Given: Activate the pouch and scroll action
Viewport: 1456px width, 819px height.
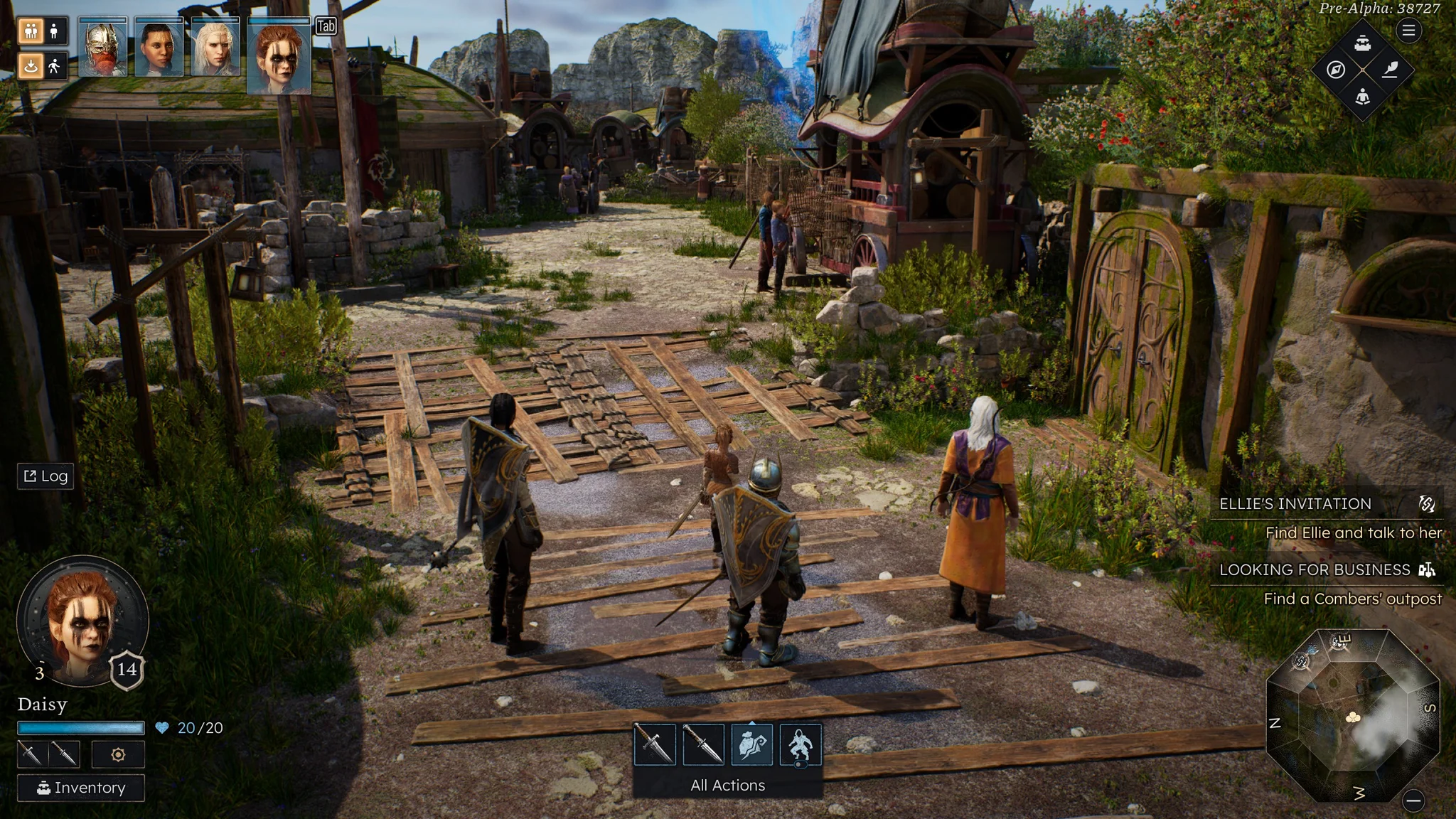Looking at the screenshot, I should [751, 744].
